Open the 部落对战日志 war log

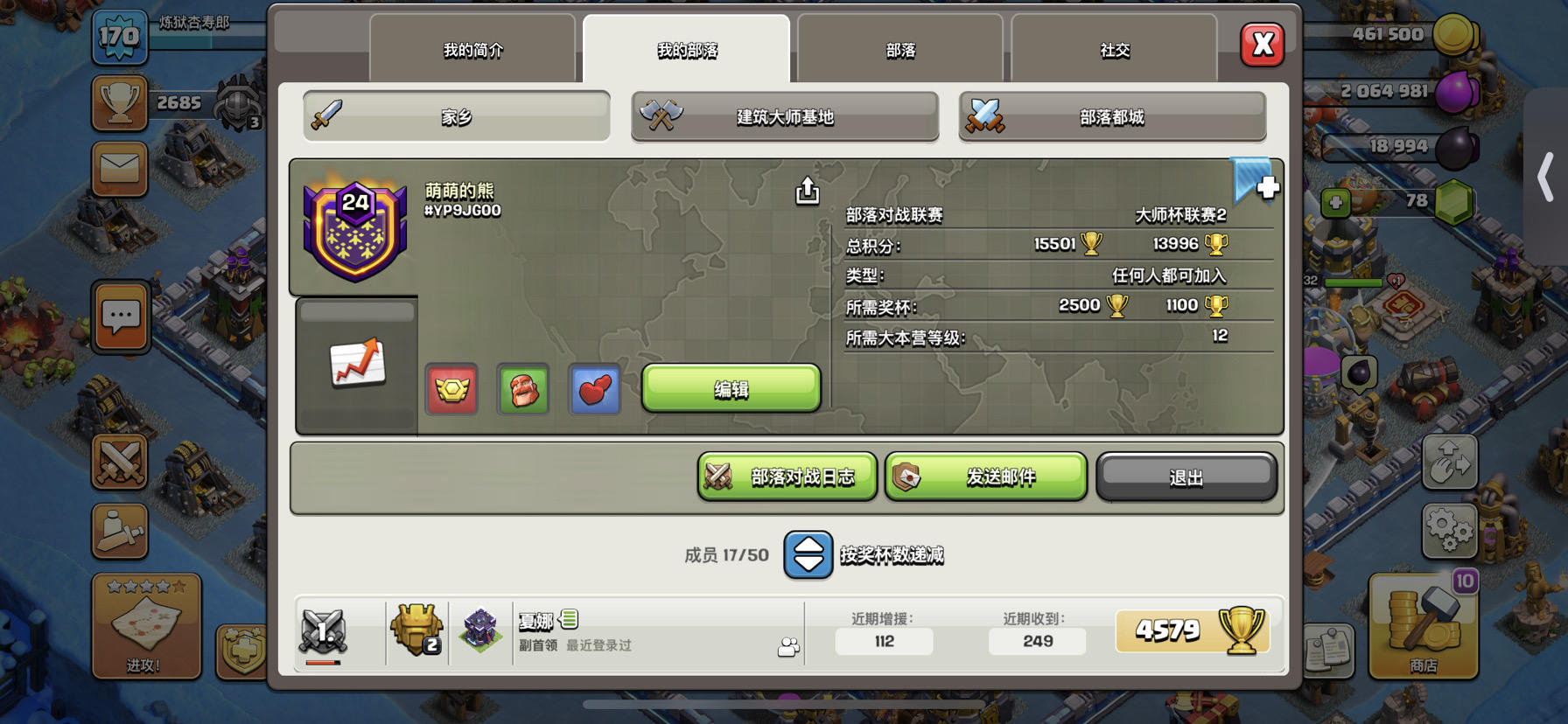click(x=785, y=477)
